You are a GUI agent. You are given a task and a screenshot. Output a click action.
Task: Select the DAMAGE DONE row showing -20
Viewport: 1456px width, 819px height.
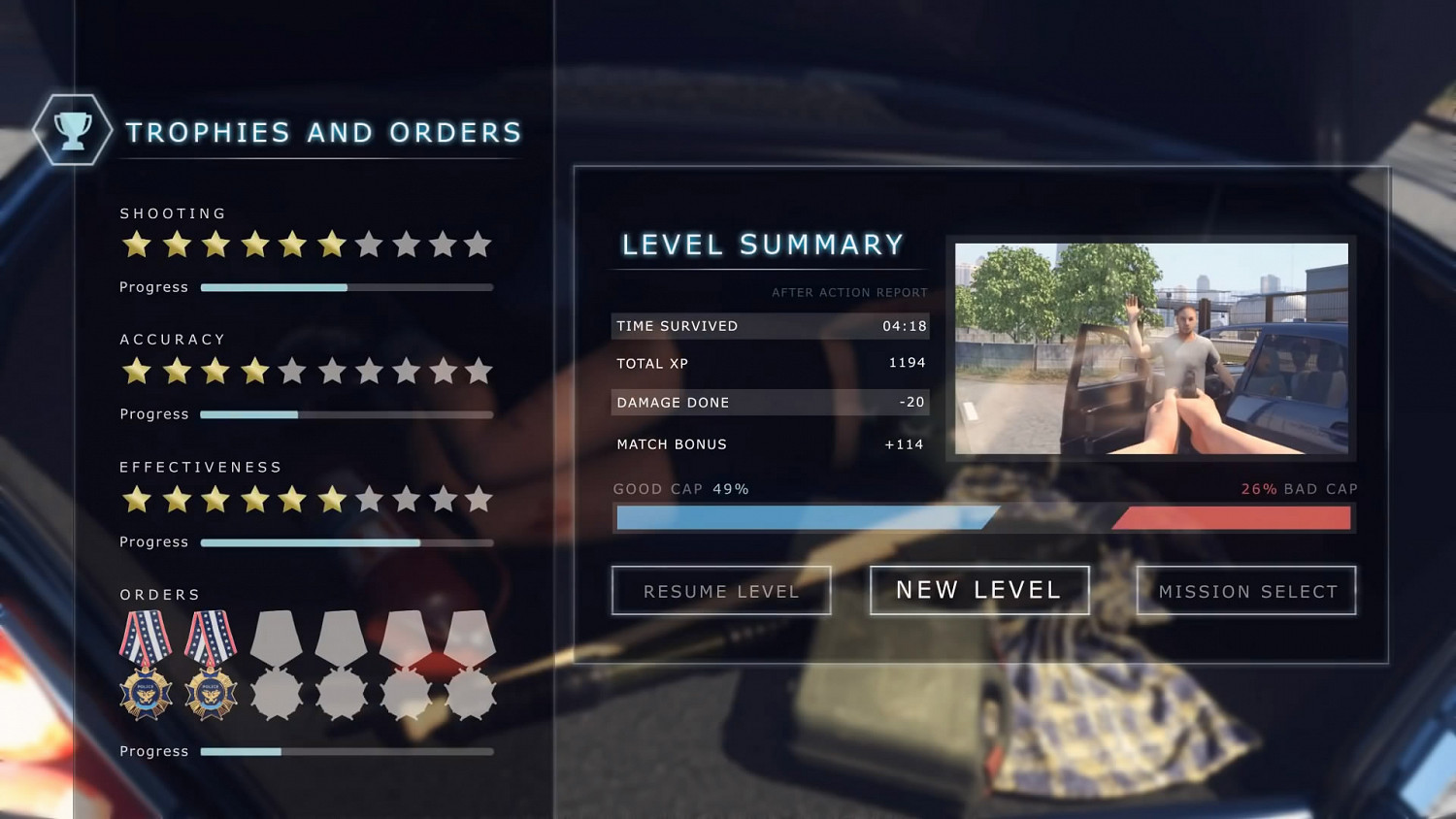[770, 402]
